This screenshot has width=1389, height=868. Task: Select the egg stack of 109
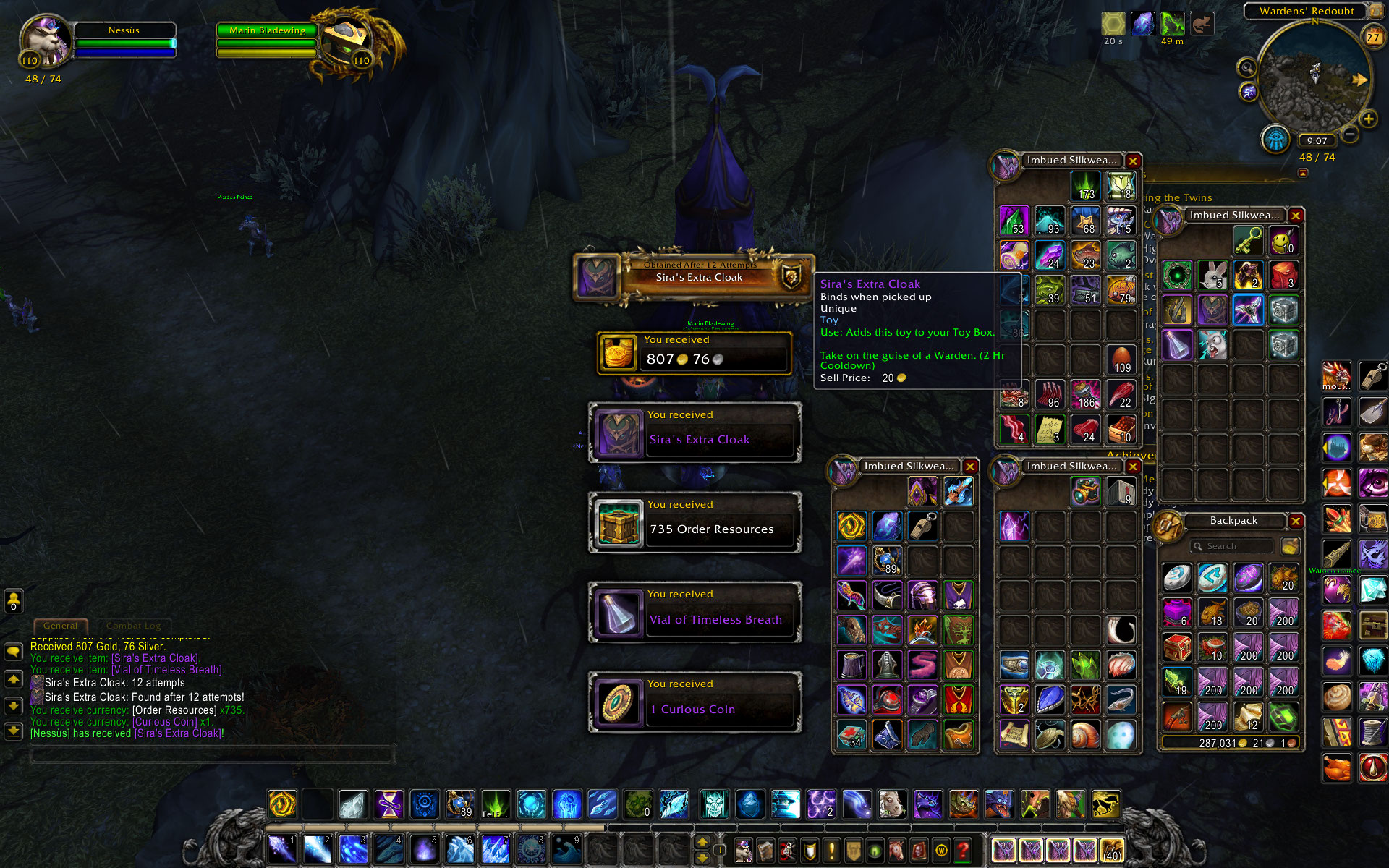(x=1121, y=359)
